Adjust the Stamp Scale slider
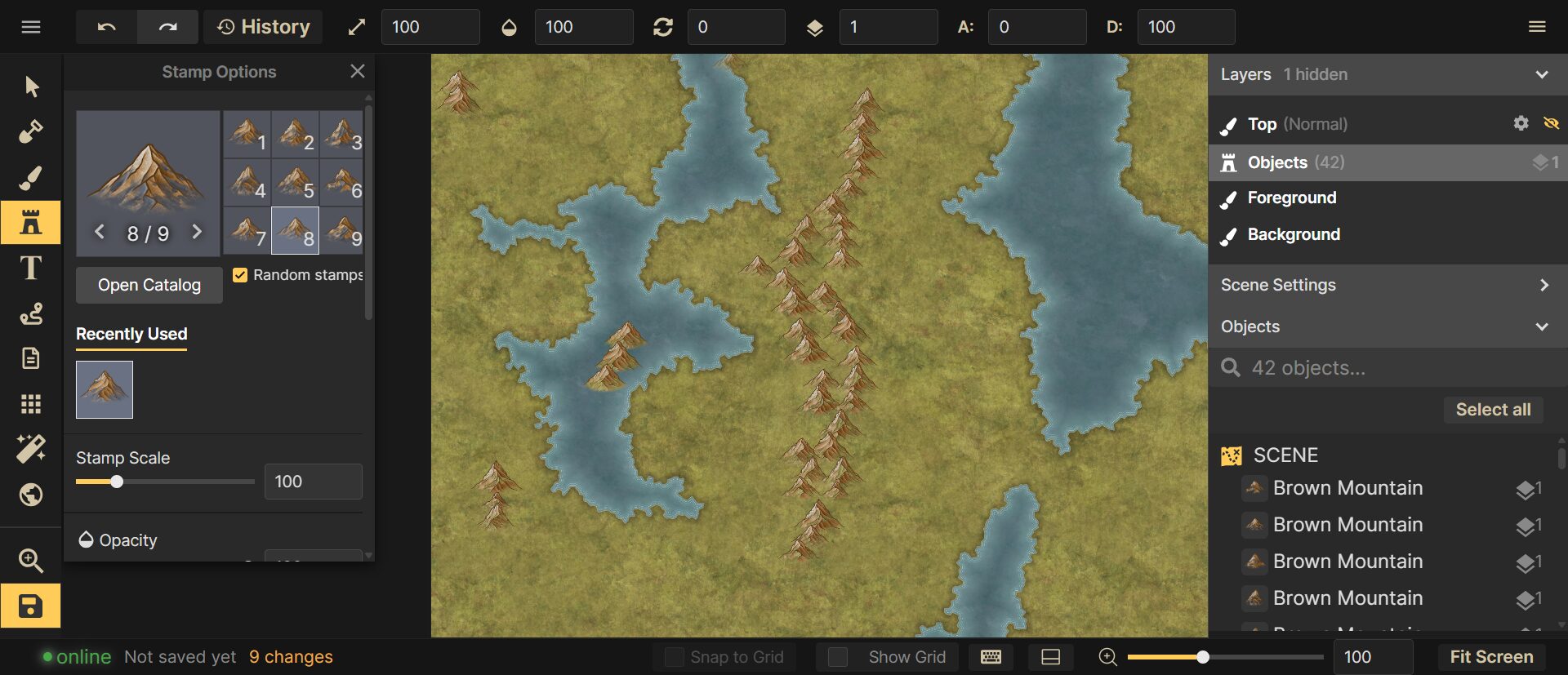Viewport: 1568px width, 675px height. pyautogui.click(x=117, y=482)
